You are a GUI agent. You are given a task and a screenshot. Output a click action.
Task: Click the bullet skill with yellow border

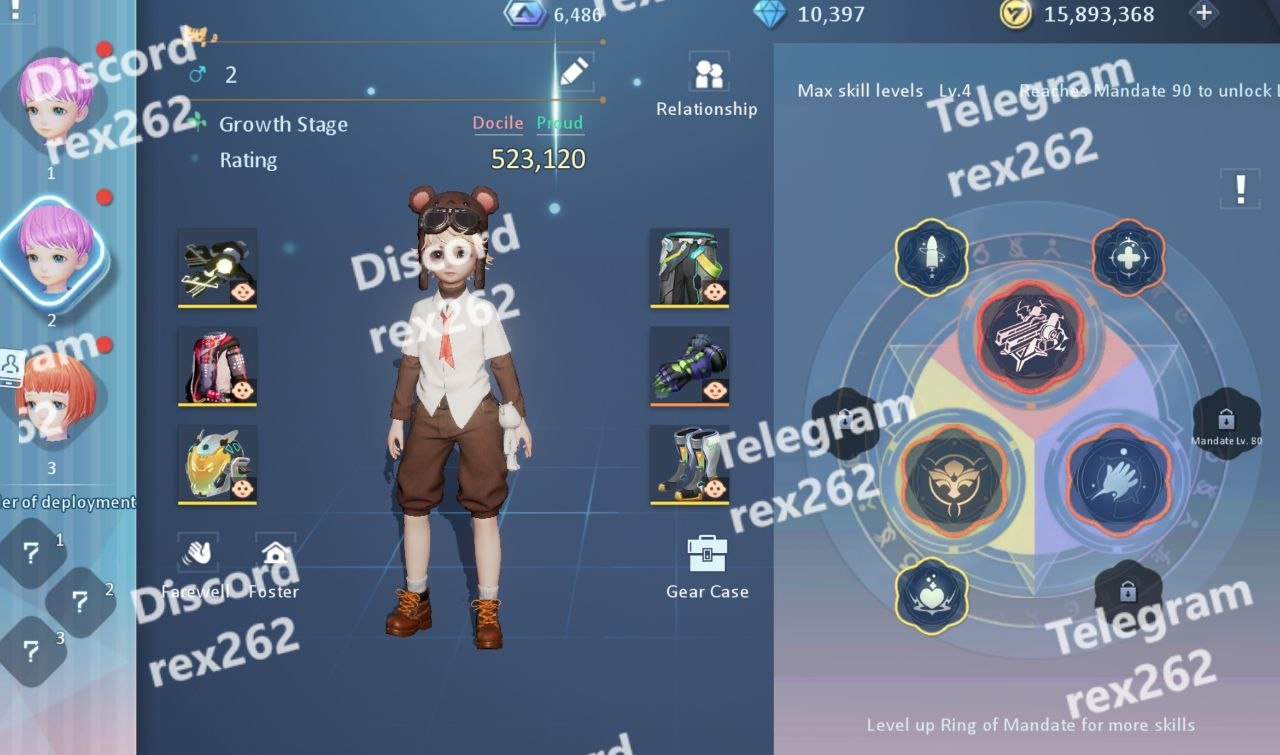(x=931, y=256)
